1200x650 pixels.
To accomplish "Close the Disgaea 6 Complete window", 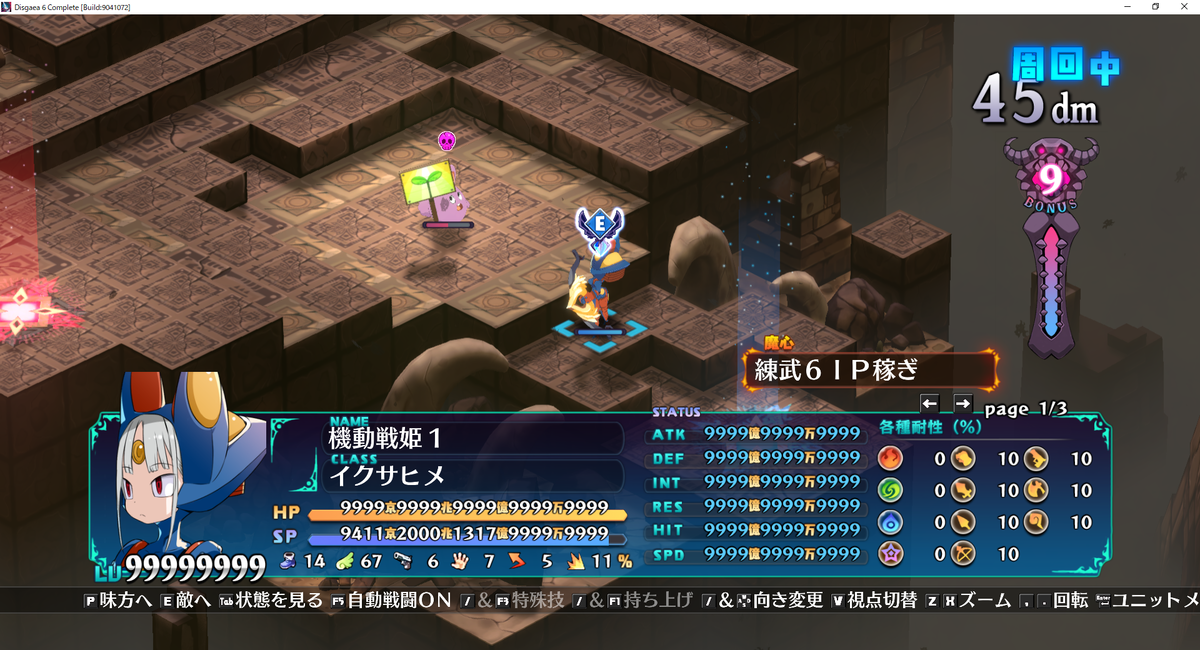I will tap(1185, 7).
